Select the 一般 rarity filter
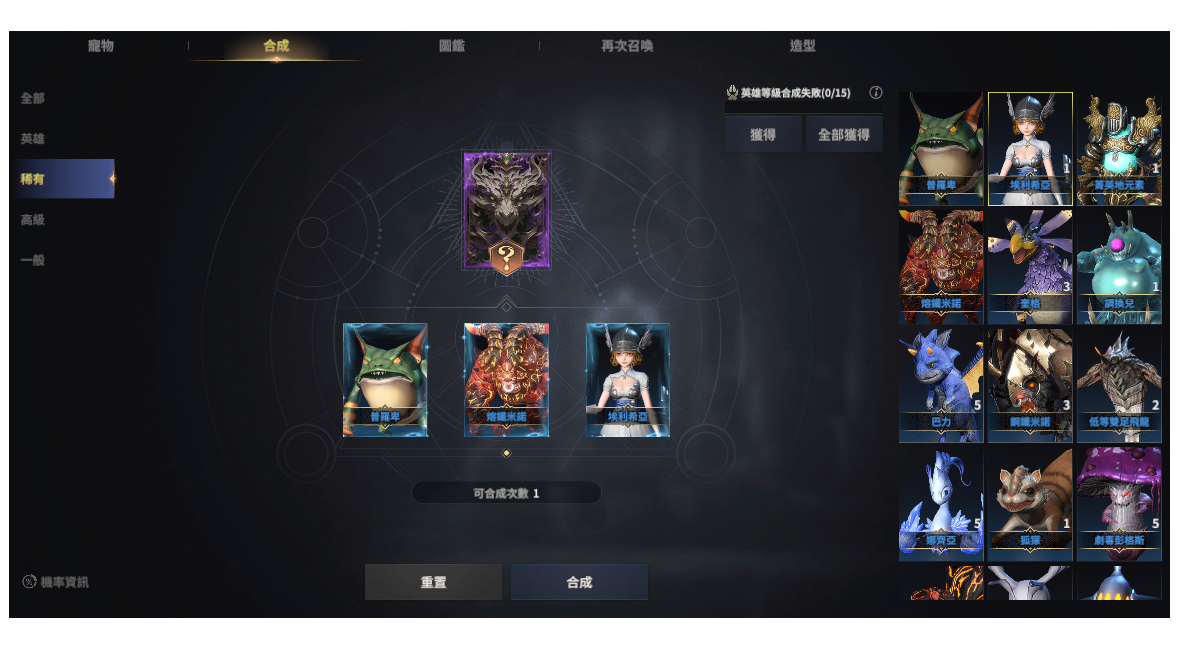The width and height of the screenshot is (1180, 650). (33, 260)
